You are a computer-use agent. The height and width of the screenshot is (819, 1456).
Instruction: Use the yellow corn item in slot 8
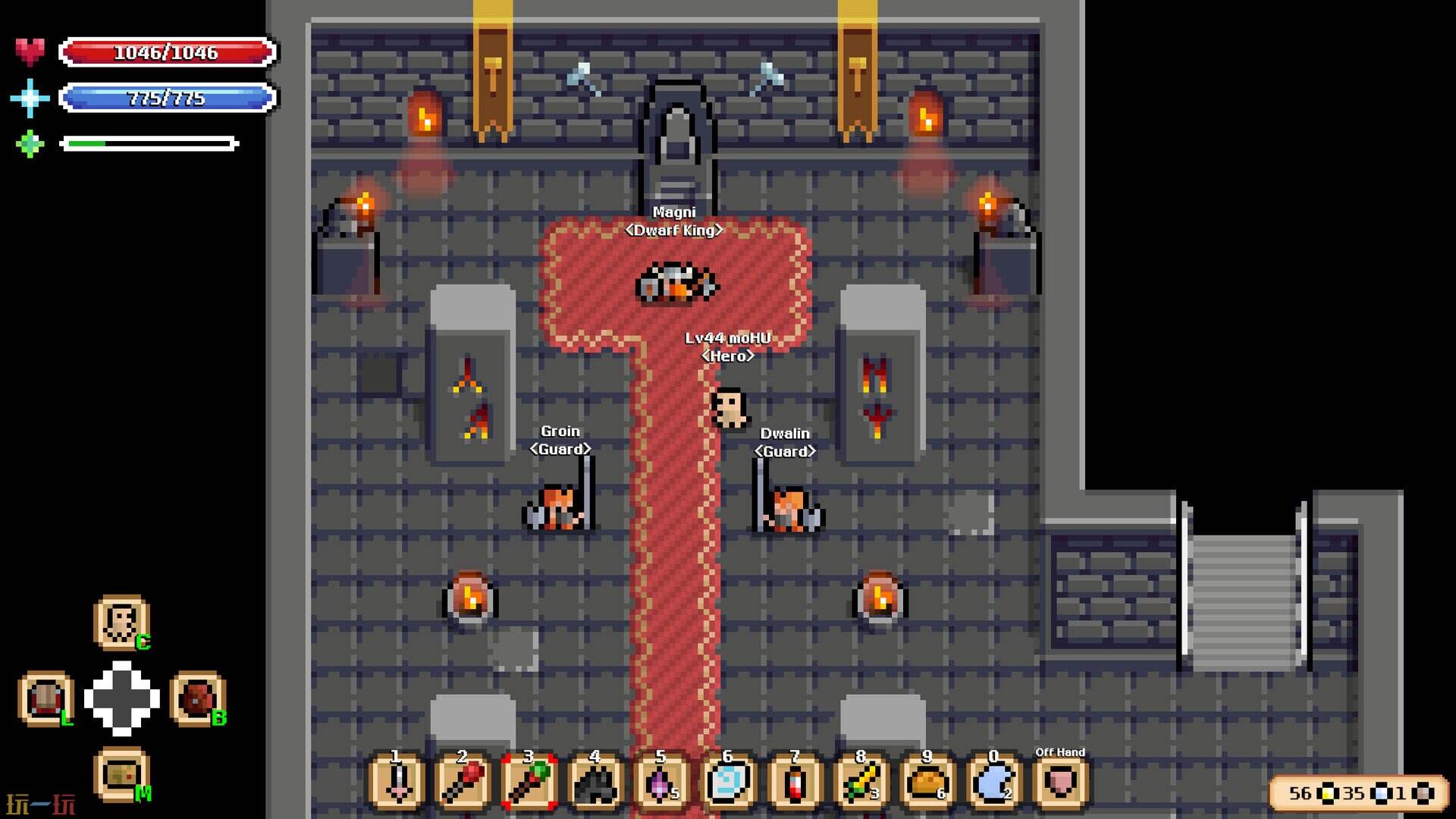(x=861, y=782)
